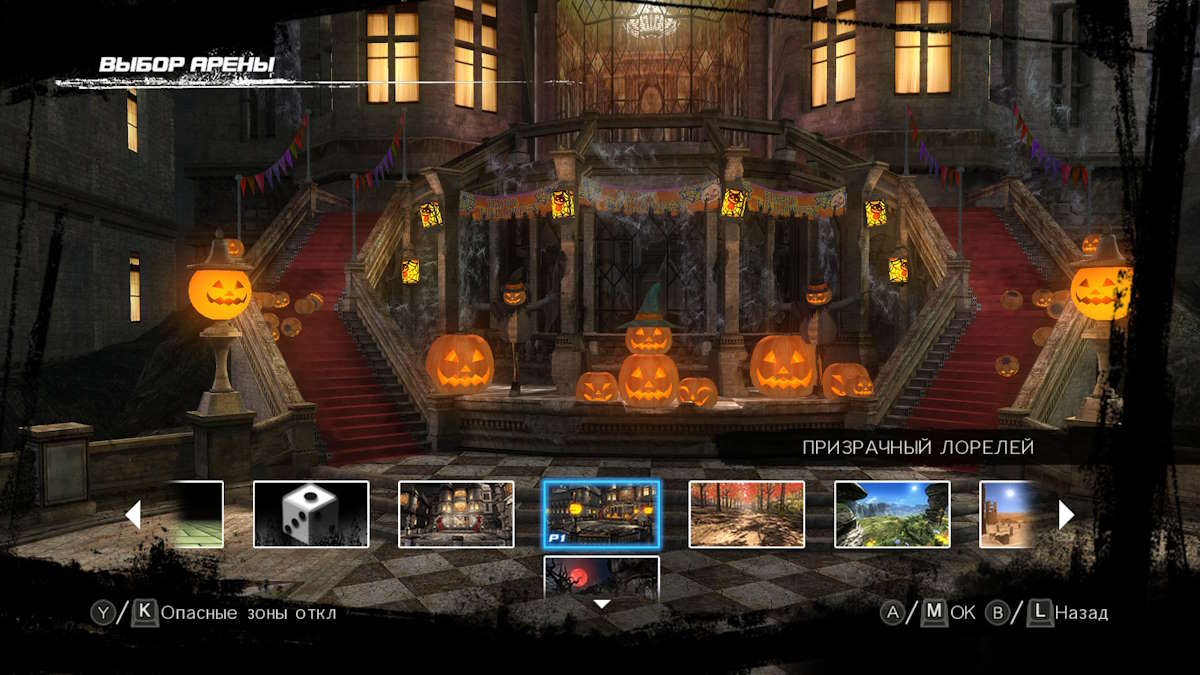Show previous arenas with left arrow
Viewport: 1200px width, 675px height.
click(x=132, y=514)
